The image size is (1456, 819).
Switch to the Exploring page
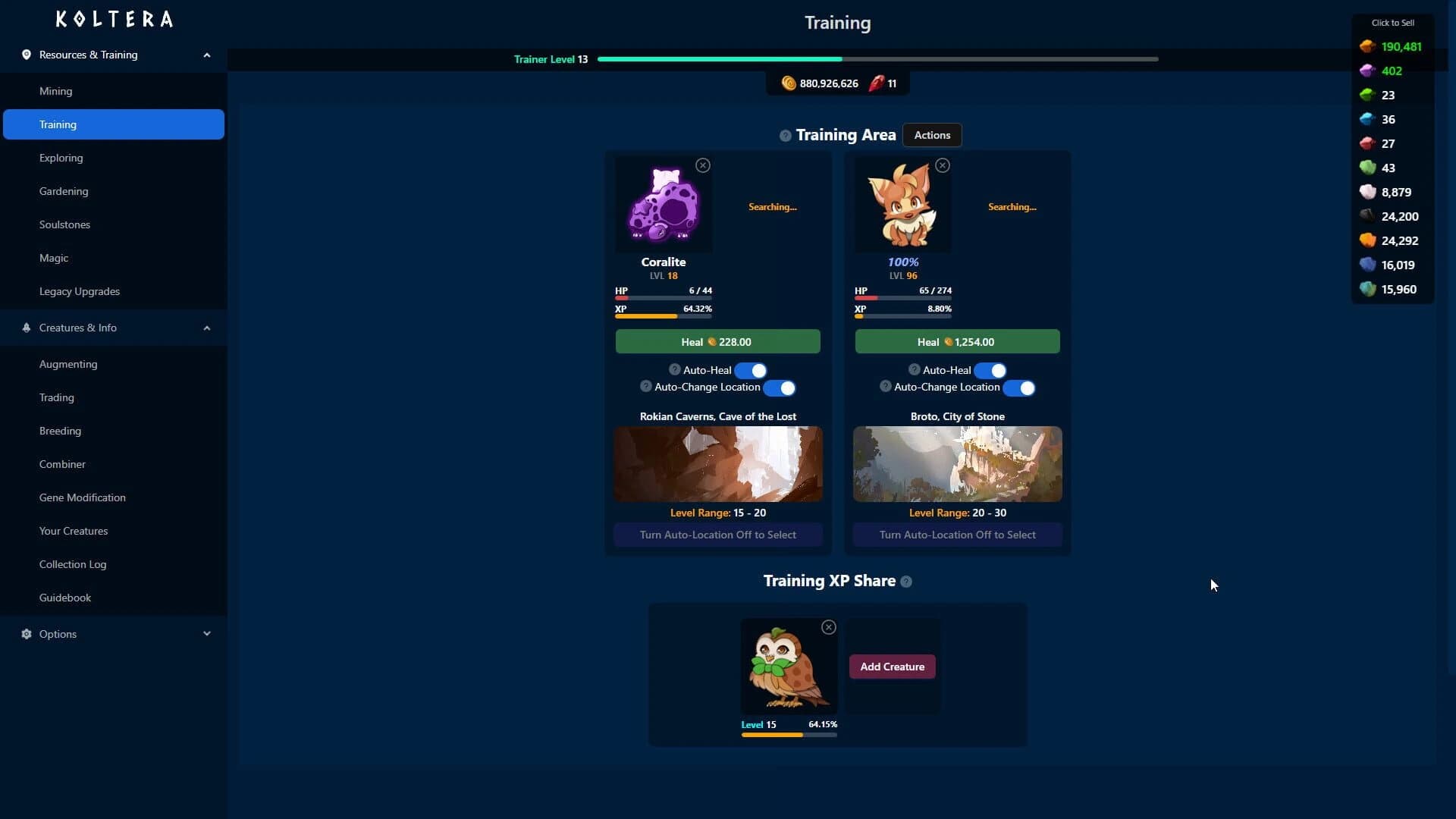61,157
